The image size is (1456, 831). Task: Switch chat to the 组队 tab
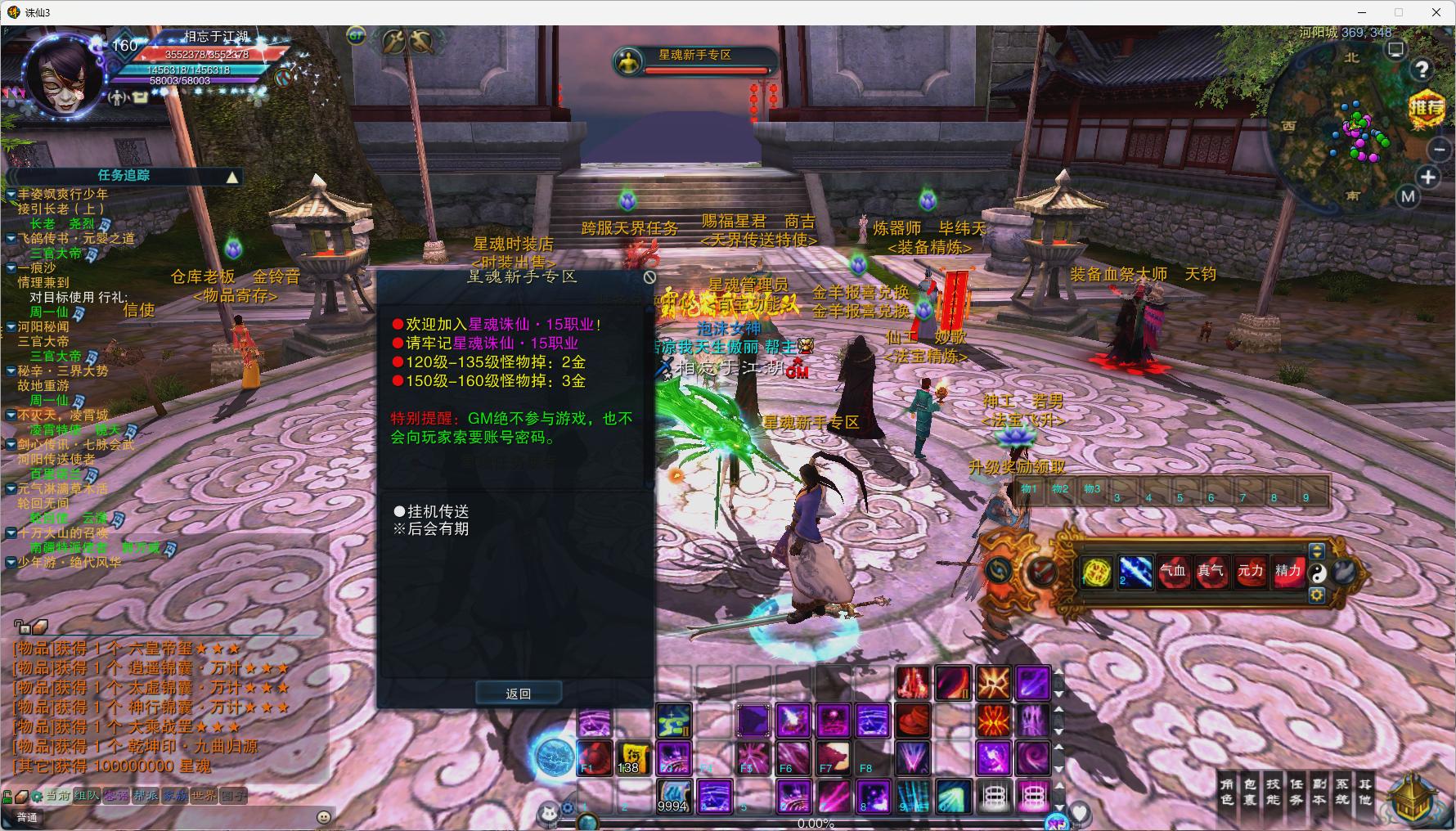tap(86, 796)
